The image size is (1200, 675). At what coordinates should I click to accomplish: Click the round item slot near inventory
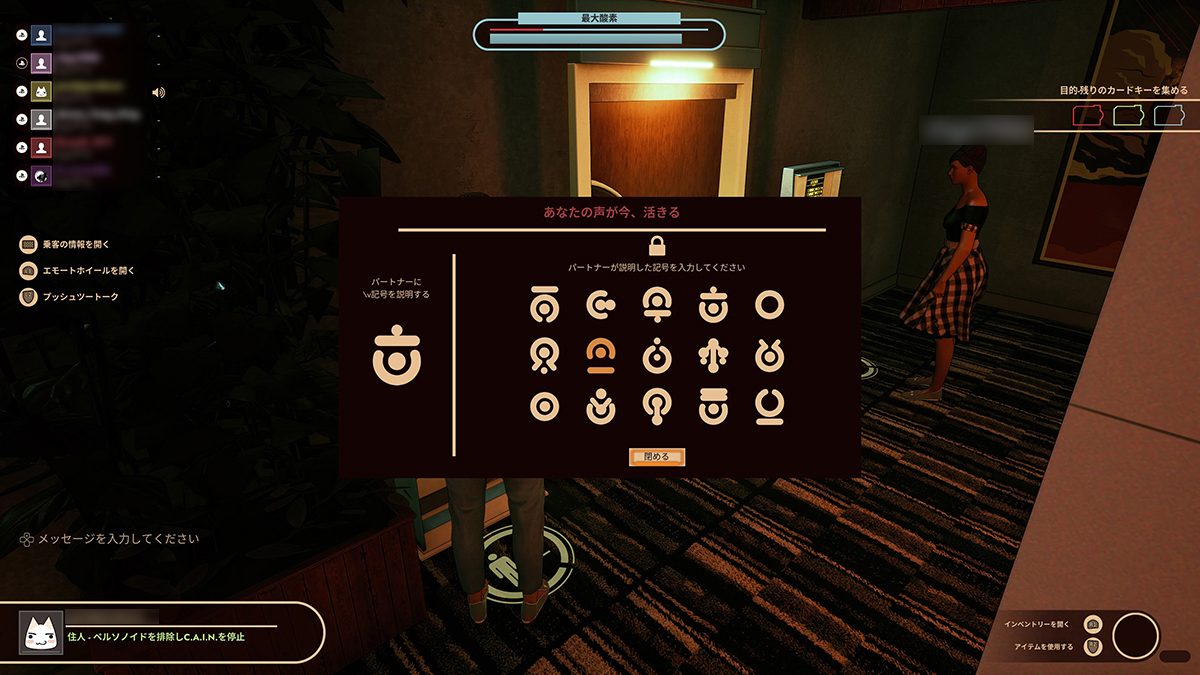1135,636
